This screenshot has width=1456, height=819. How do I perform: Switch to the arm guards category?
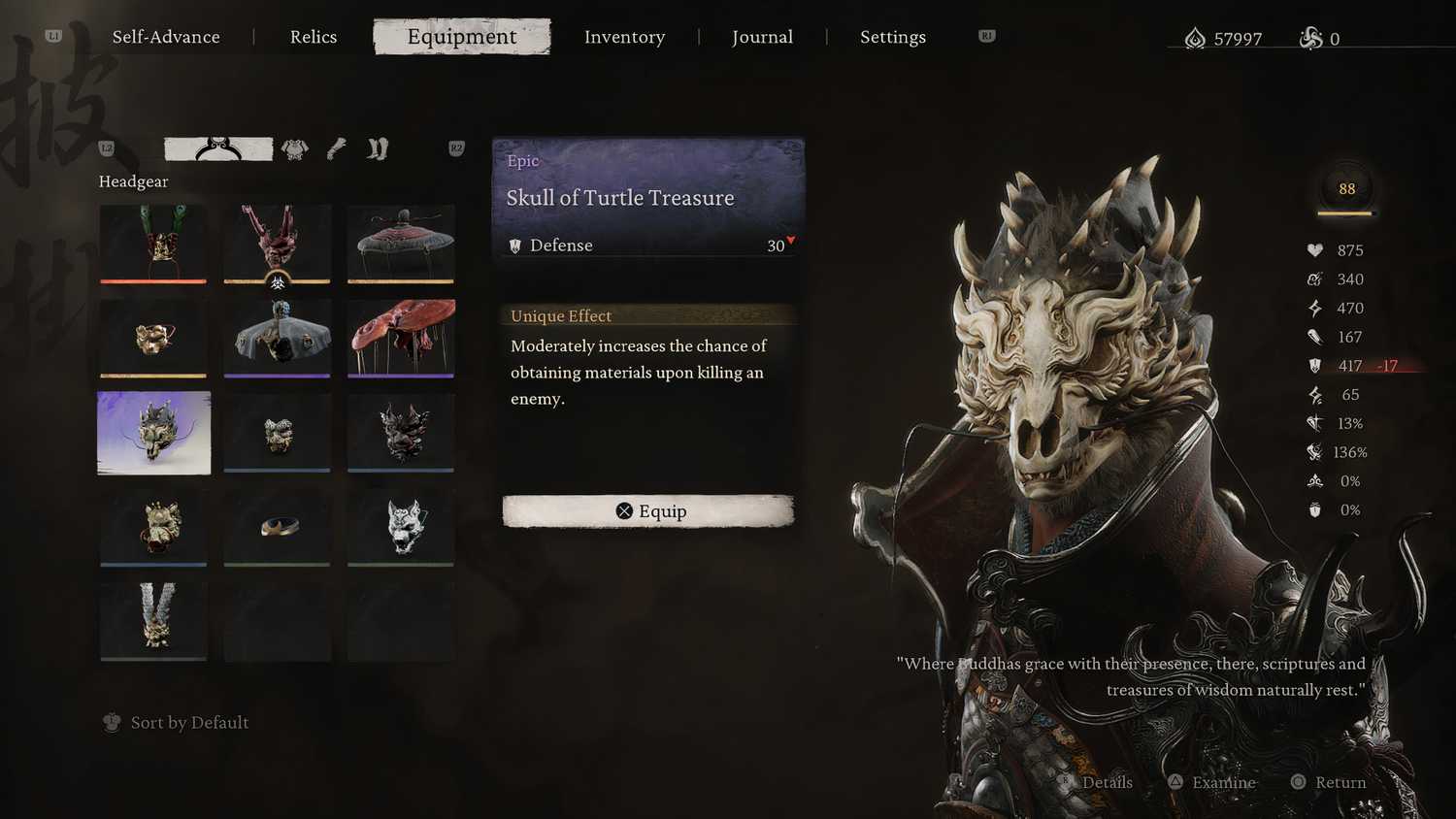pyautogui.click(x=336, y=148)
